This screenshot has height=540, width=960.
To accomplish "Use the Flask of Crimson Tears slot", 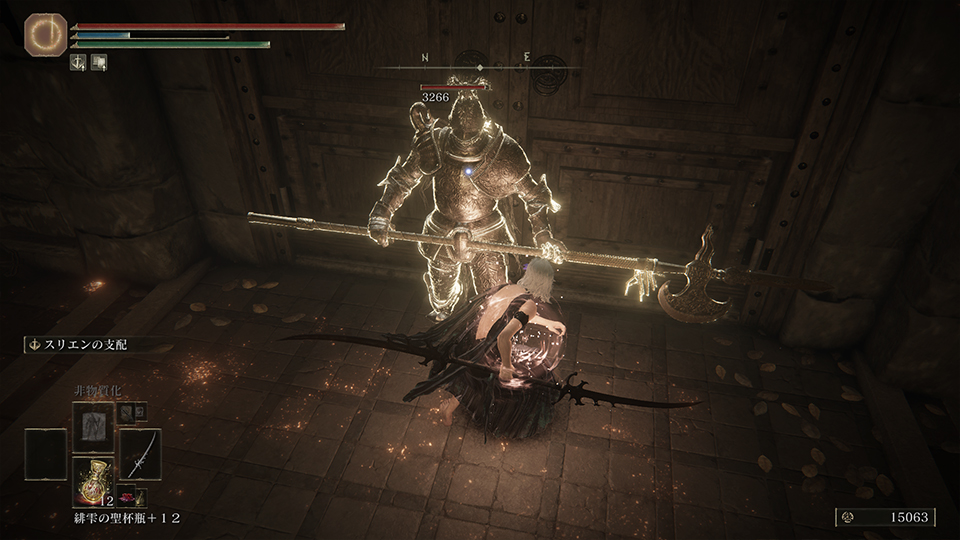I will pyautogui.click(x=93, y=479).
